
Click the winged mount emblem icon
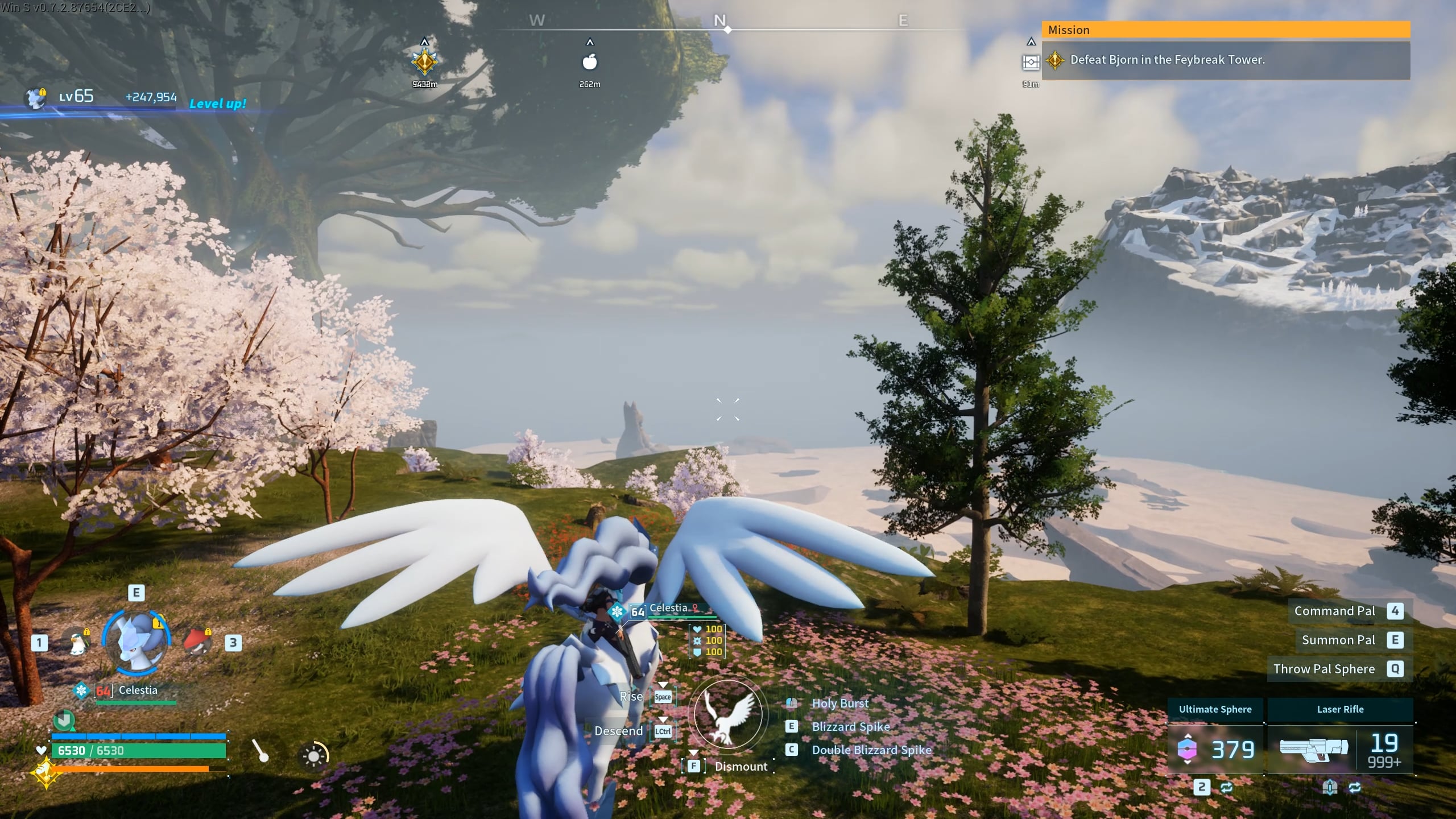click(x=728, y=715)
